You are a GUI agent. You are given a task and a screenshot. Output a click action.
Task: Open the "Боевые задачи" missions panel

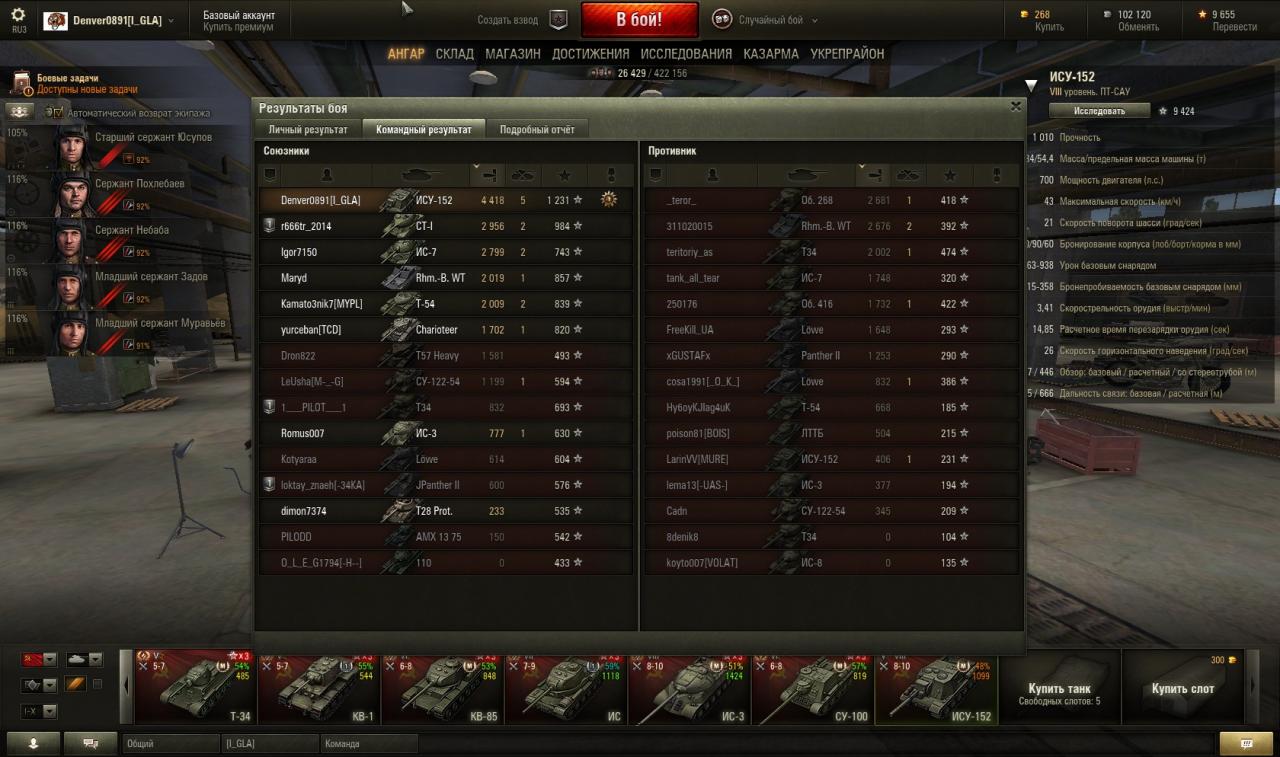tap(68, 78)
